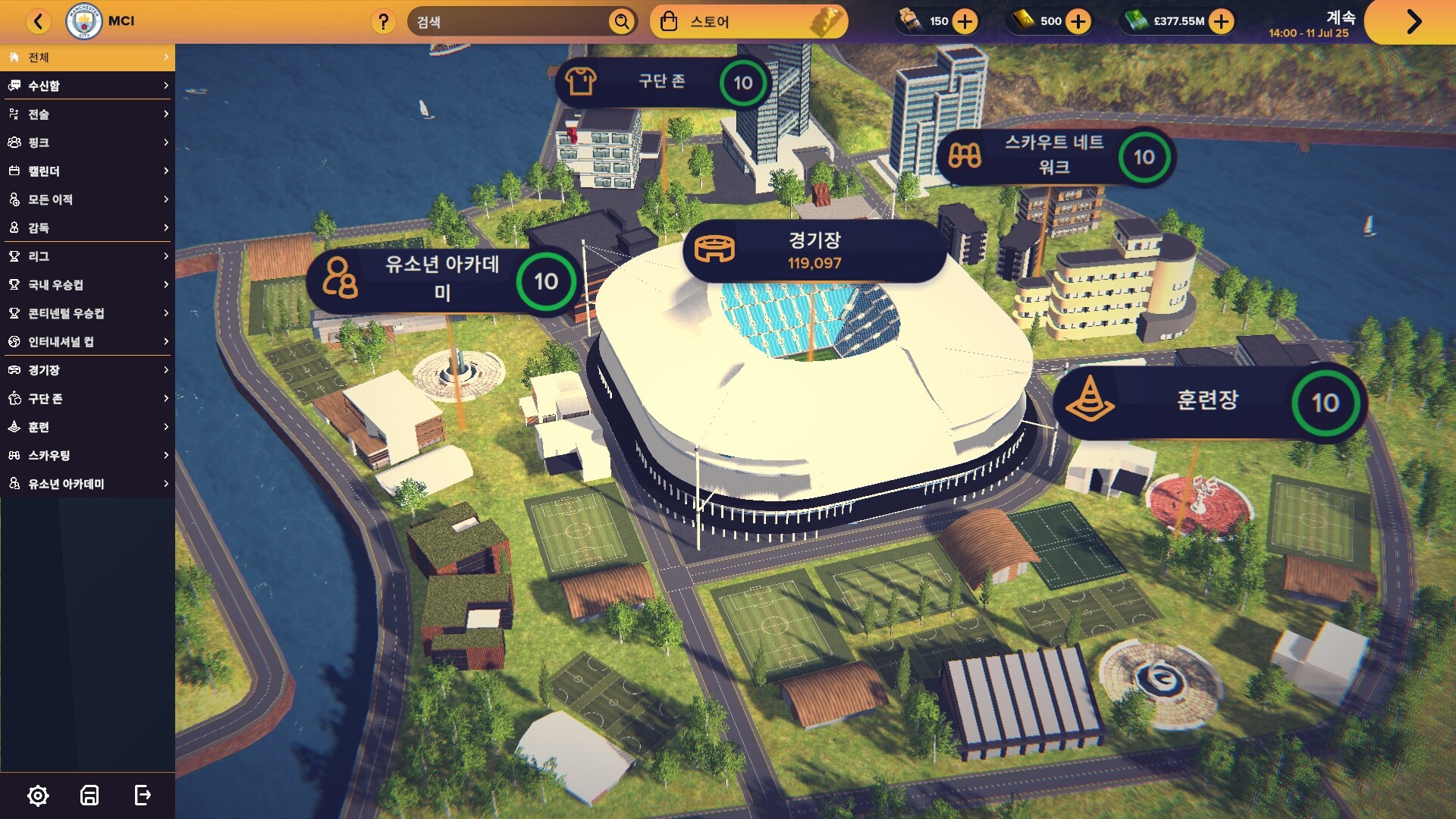Open the 훈련장 training ground panel
Screen dimensions: 1456x819
coord(1207,402)
